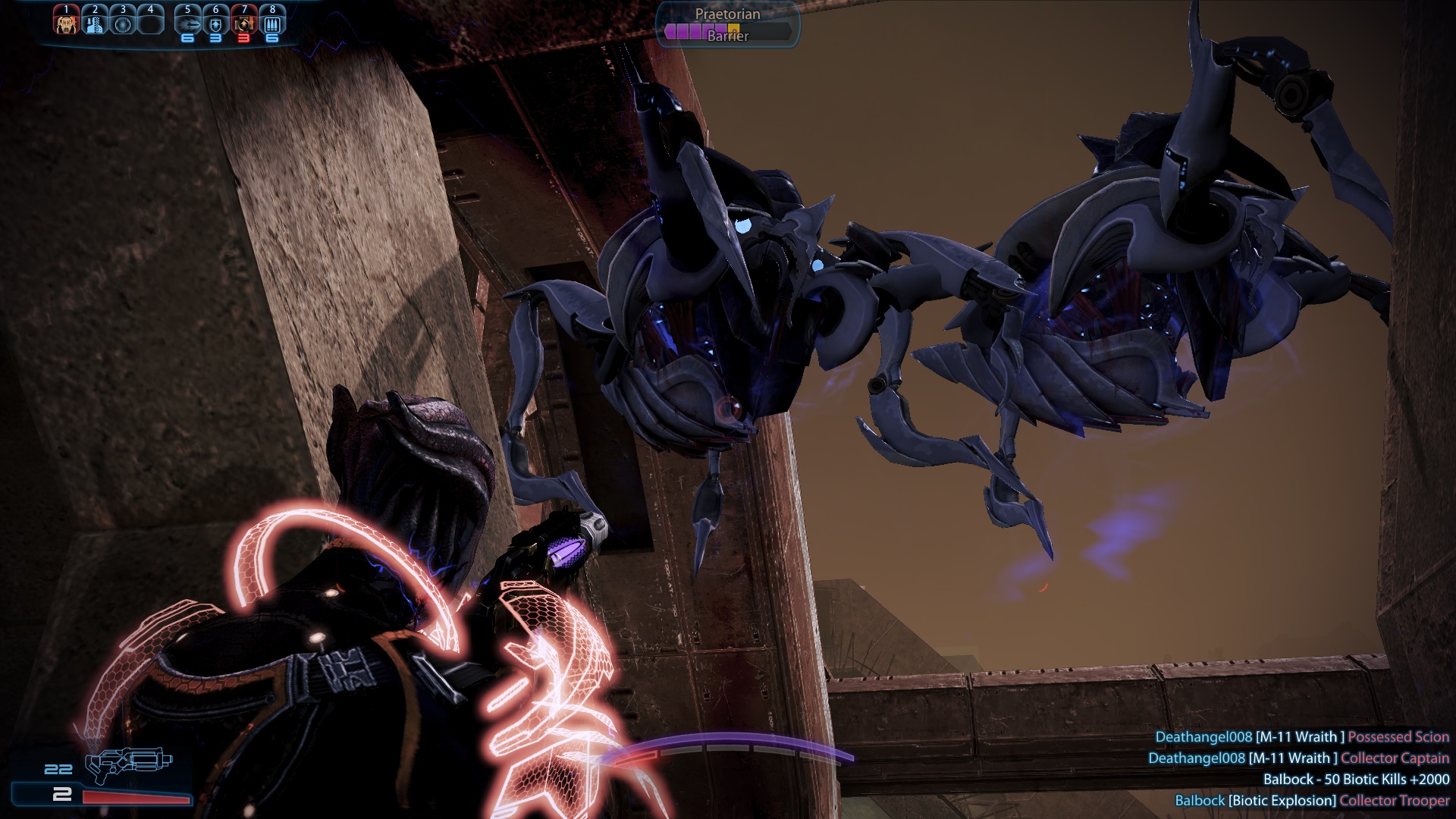Activate the medi-gel revive consumable in slot 7

[244, 23]
